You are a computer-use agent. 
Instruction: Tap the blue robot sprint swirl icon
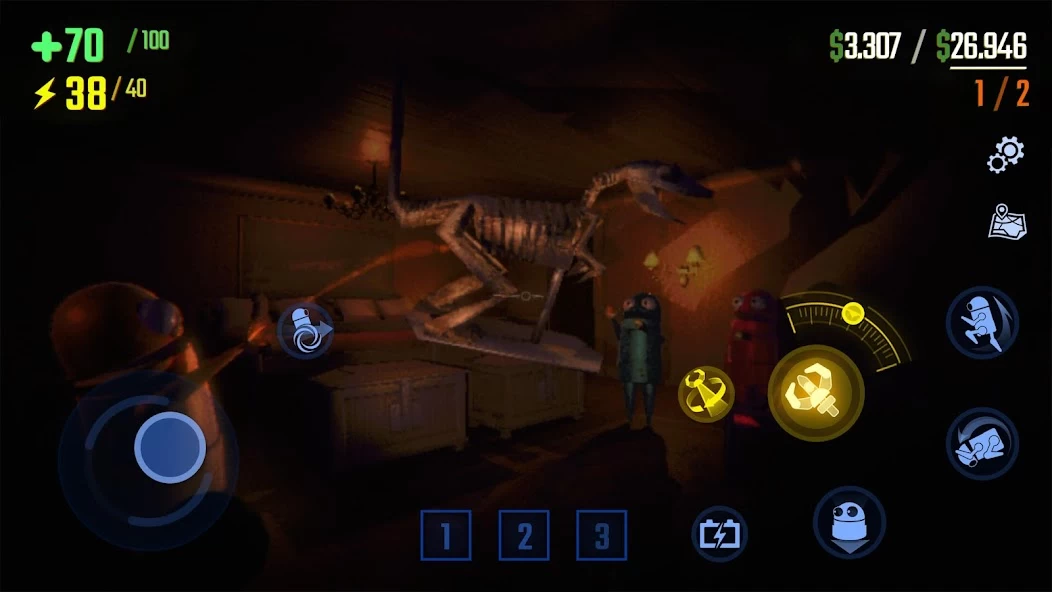(x=305, y=332)
